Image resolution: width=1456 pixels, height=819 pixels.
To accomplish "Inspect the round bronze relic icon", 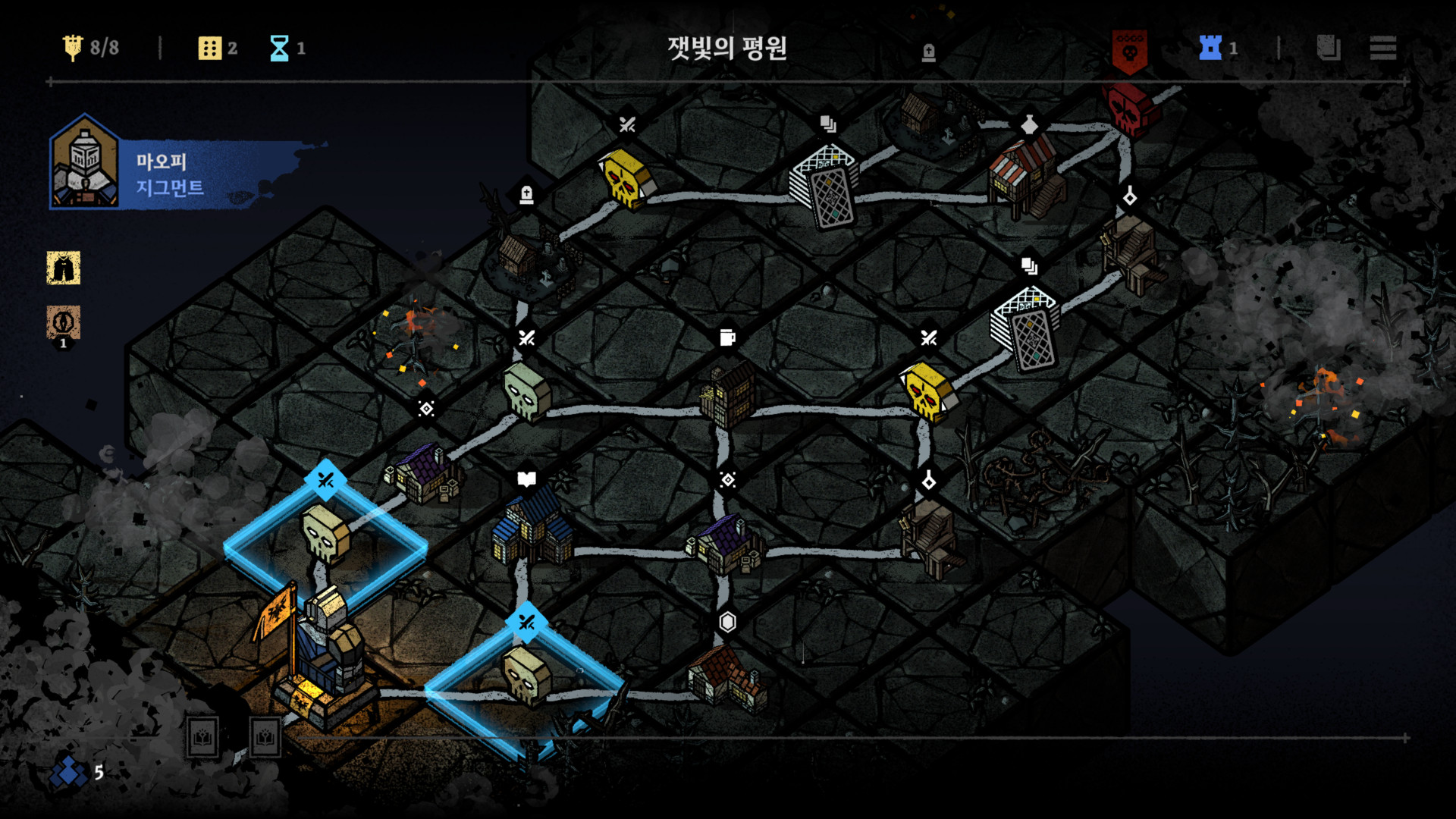I will pos(64,322).
